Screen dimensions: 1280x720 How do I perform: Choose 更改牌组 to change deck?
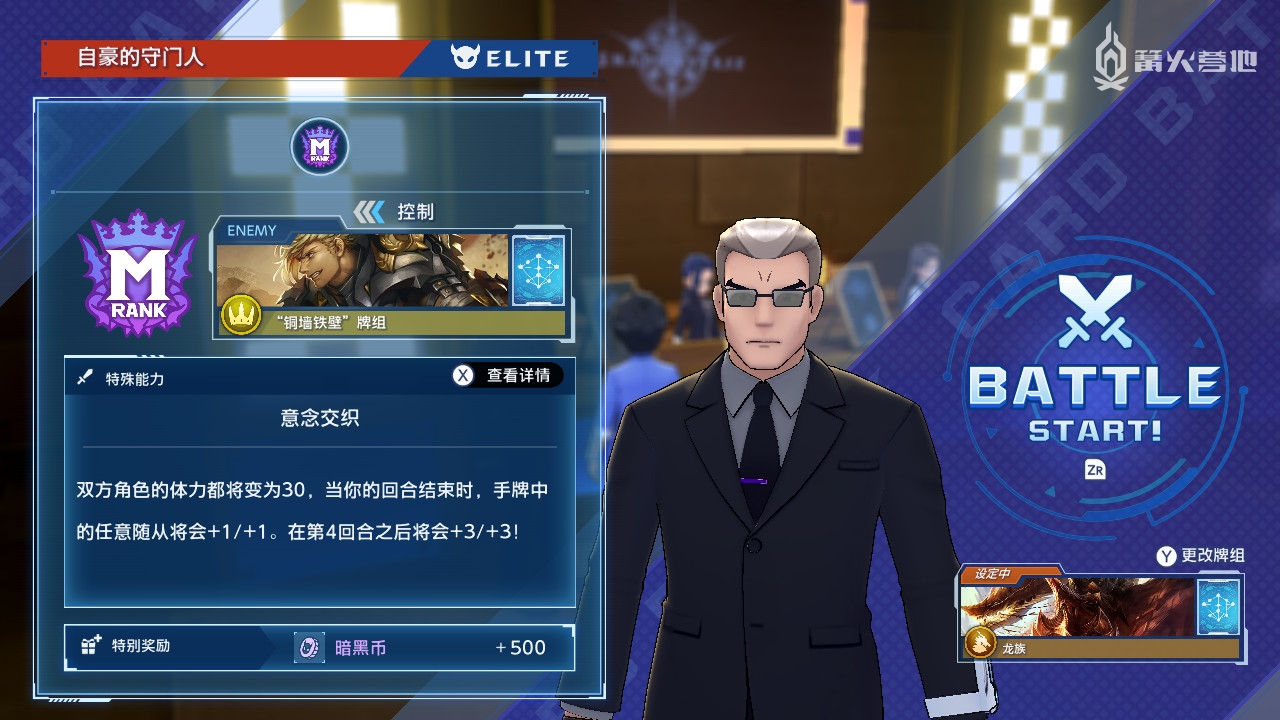pyautogui.click(x=1201, y=555)
